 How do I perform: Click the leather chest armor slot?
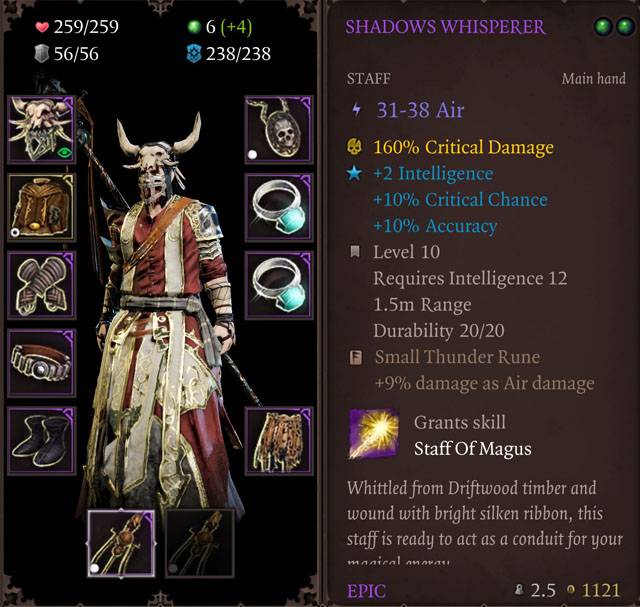[x=41, y=207]
